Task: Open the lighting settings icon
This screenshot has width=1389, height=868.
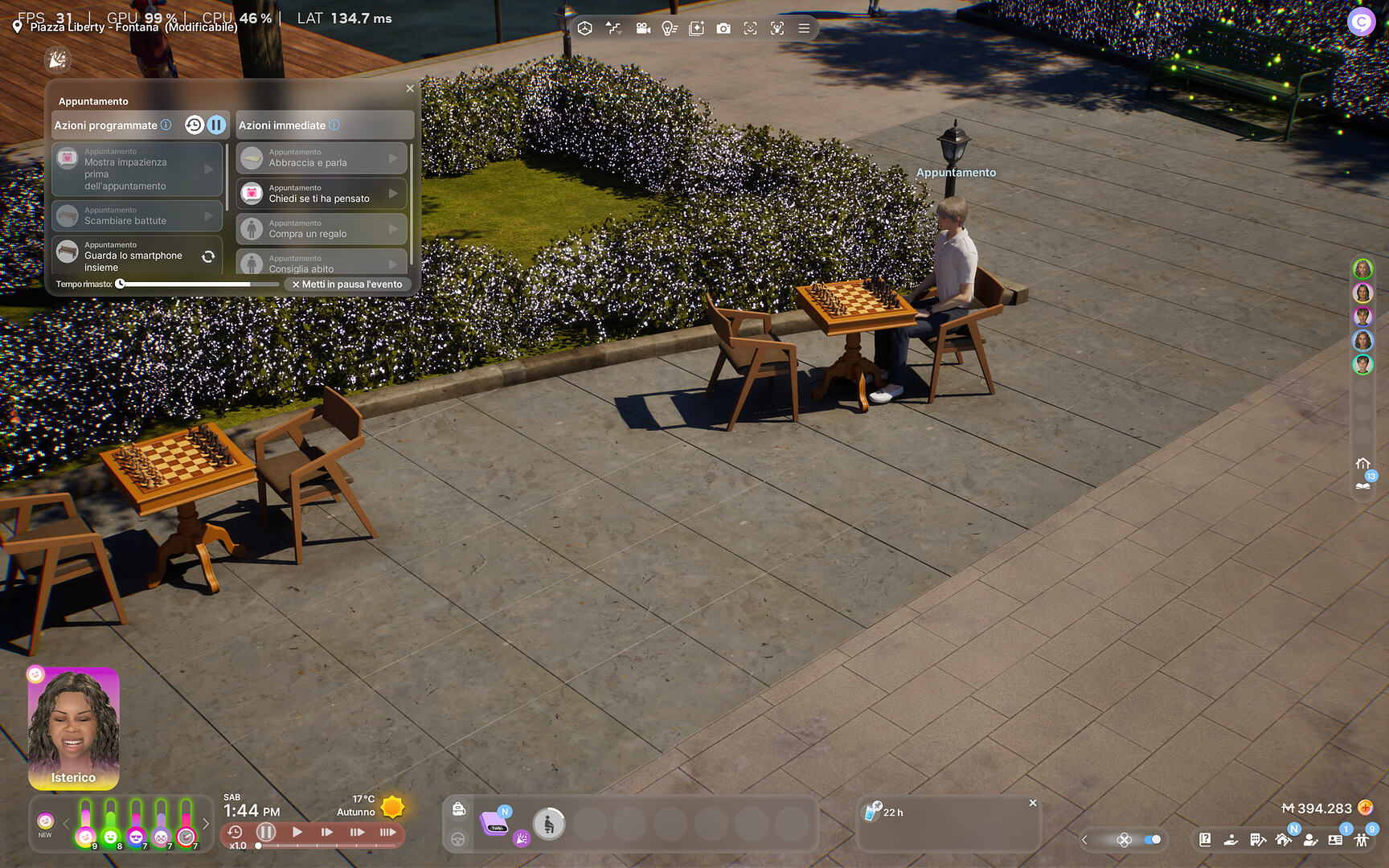Action: 670,27
